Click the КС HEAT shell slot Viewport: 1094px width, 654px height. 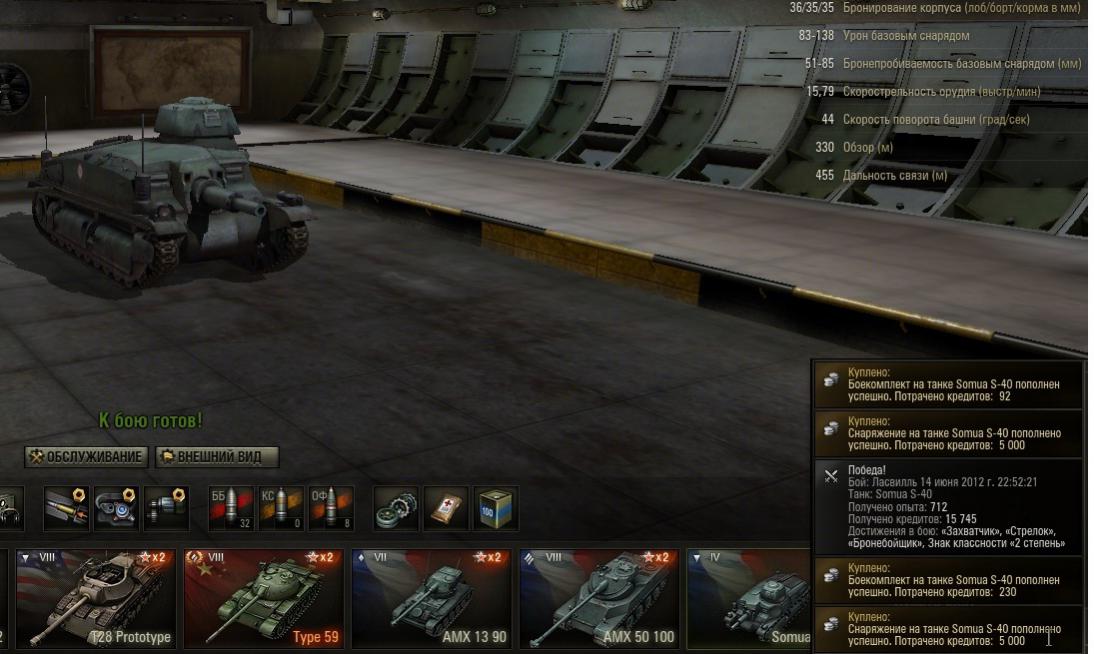tap(279, 509)
